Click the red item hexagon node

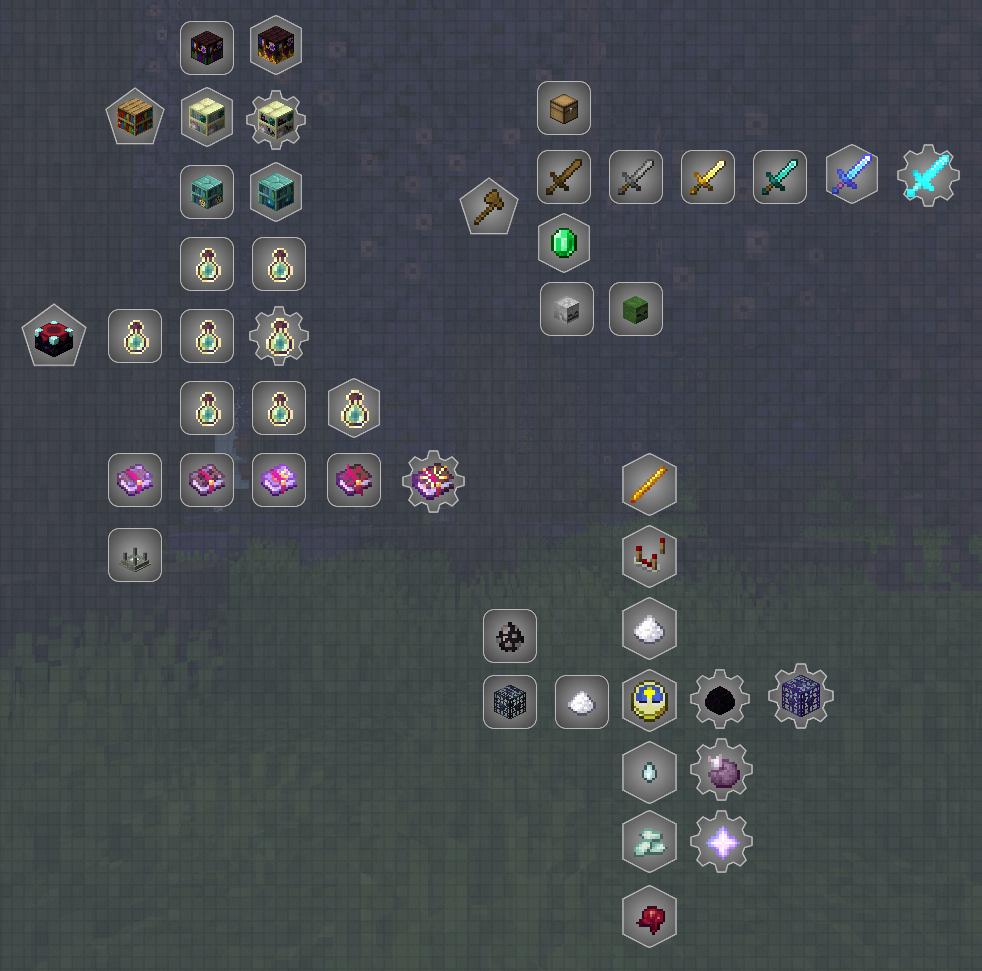(650, 916)
